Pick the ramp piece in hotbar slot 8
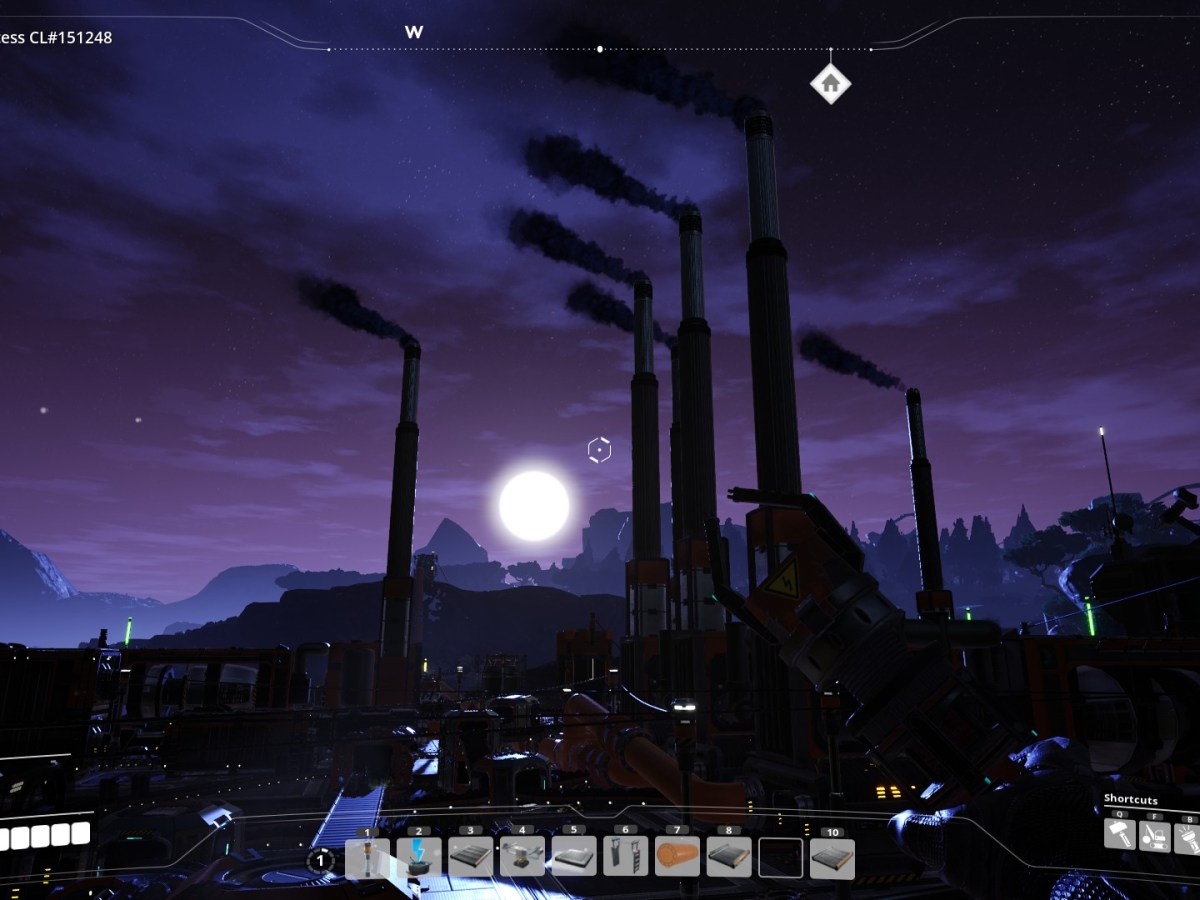The height and width of the screenshot is (900, 1200). [729, 858]
